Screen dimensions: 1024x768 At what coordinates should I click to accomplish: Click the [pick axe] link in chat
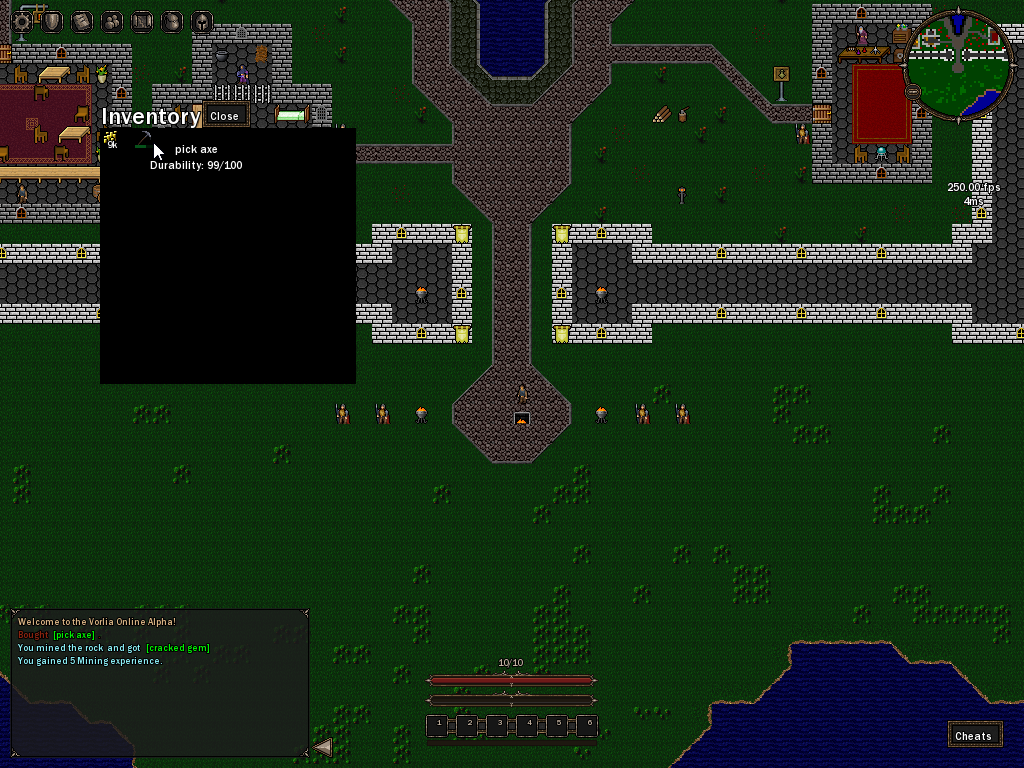coord(74,635)
